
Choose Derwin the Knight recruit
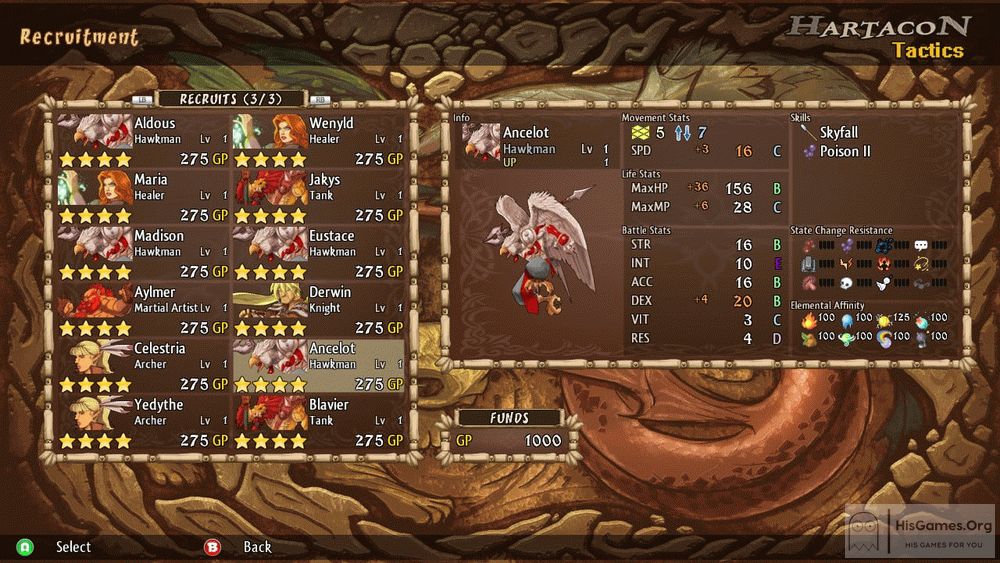coord(319,310)
